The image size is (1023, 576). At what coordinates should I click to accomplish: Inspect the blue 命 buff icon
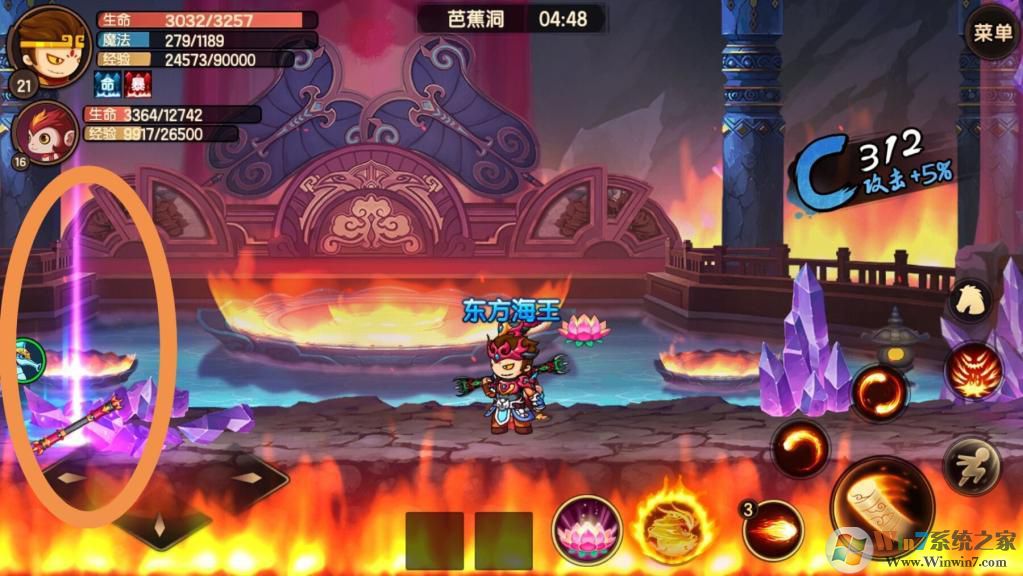108,82
